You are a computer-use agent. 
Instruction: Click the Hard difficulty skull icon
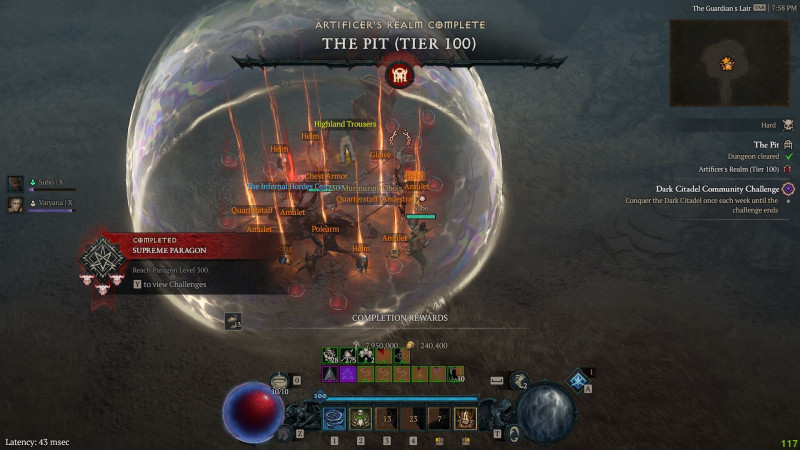(788, 125)
